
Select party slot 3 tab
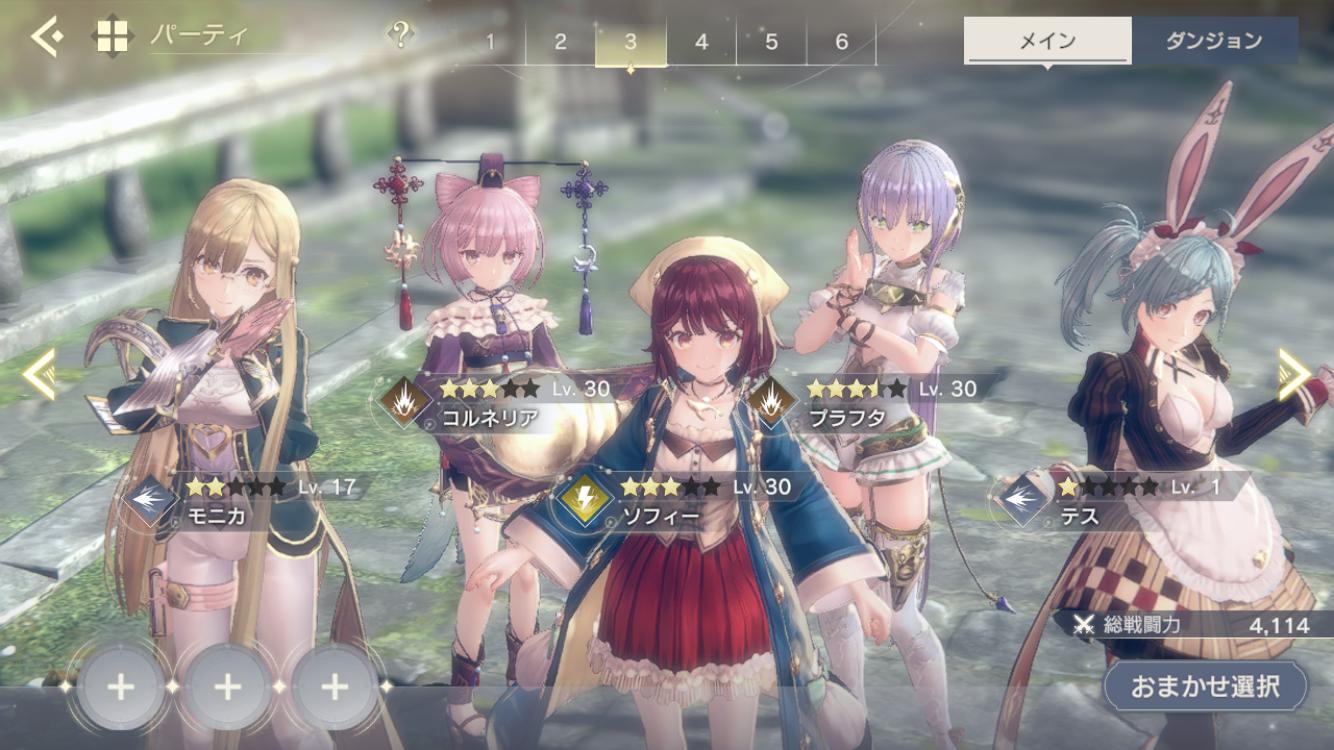coord(630,42)
